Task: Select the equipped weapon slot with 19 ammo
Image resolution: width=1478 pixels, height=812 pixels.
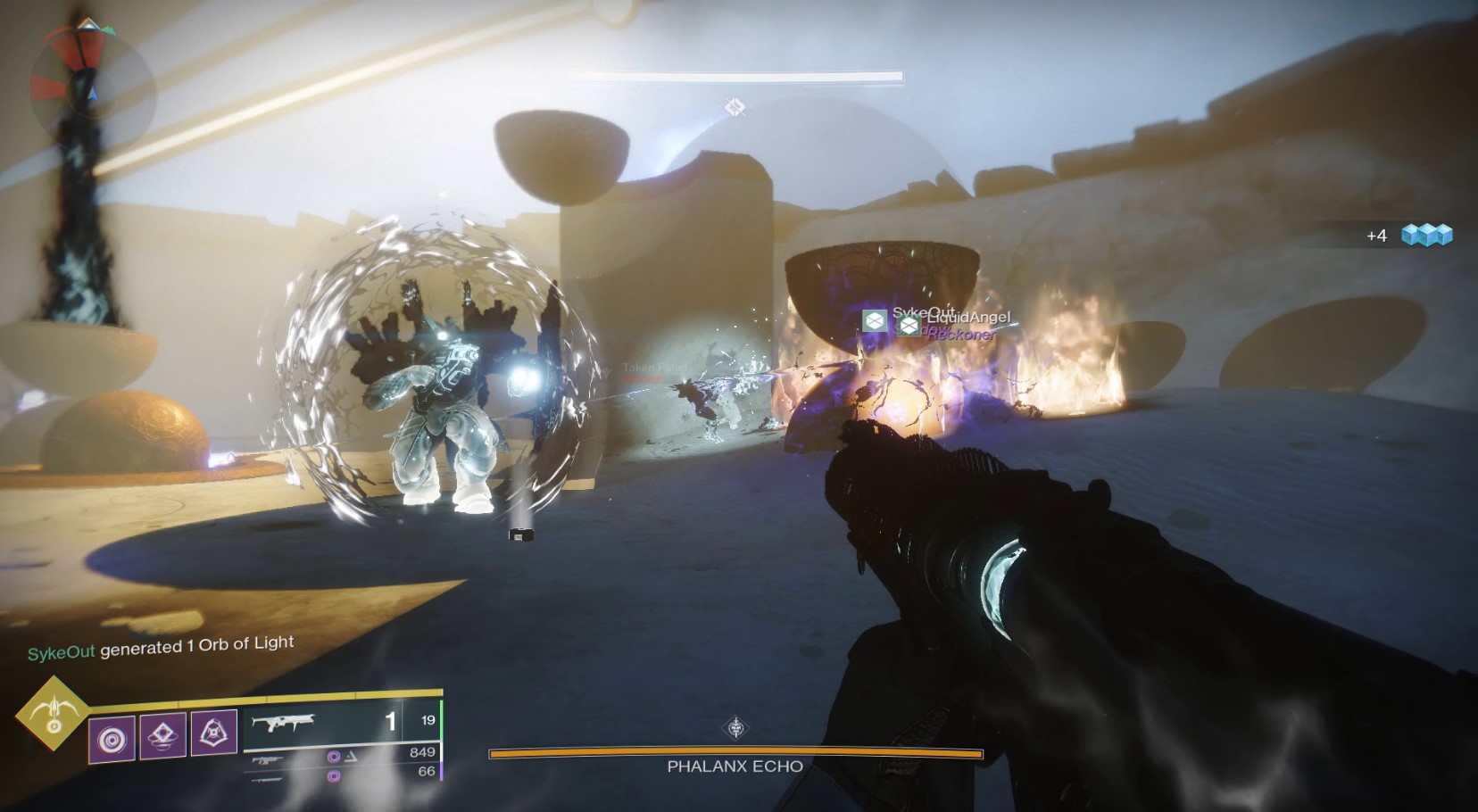Action: click(341, 721)
